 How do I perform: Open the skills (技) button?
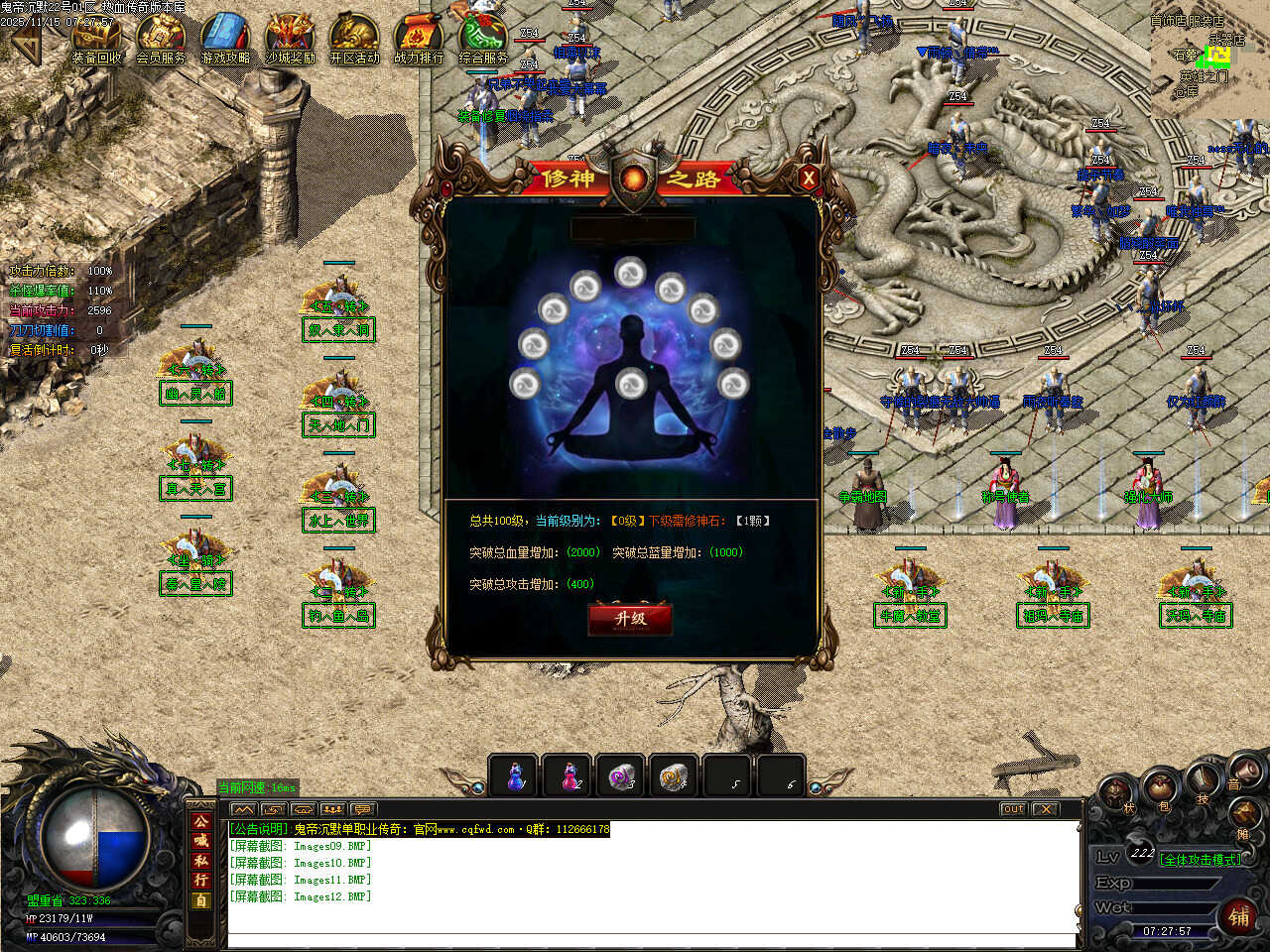pos(1204,780)
